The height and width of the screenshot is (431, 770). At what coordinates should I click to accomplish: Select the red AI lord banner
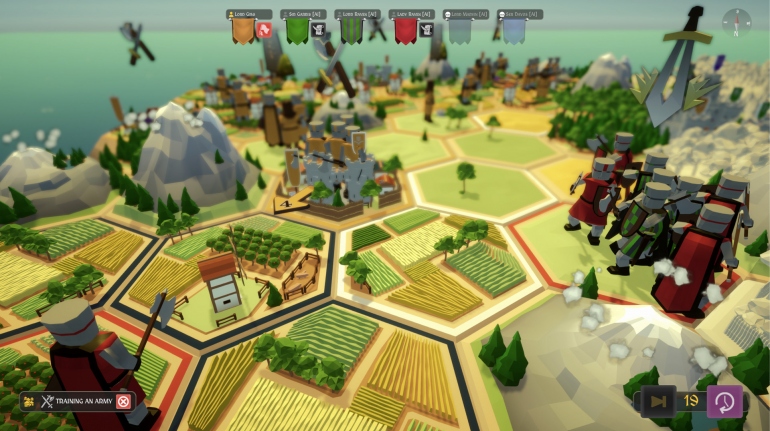(x=405, y=31)
